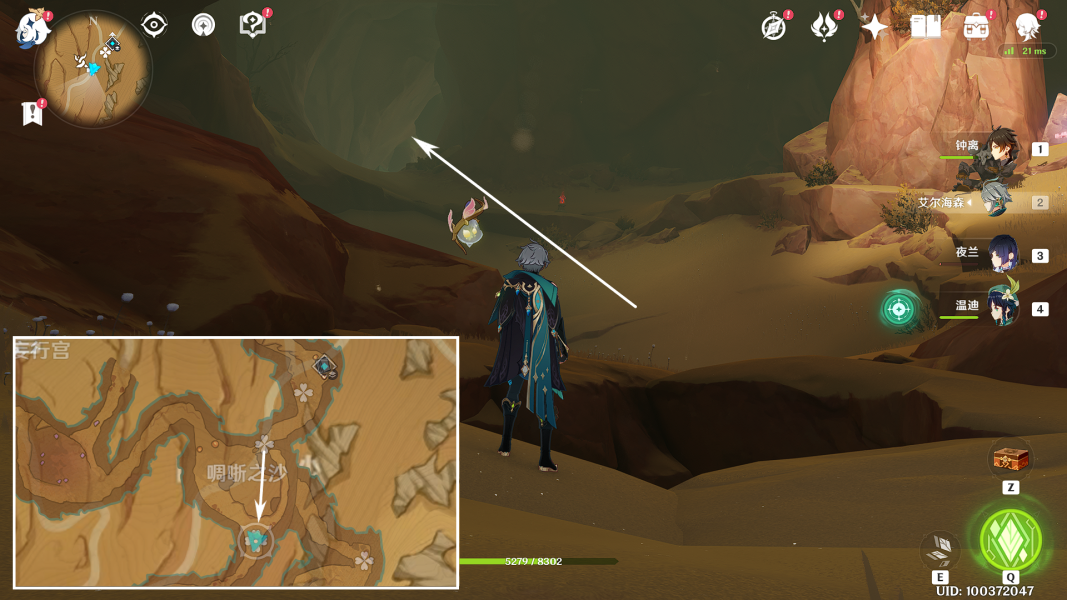Use the treasure chest gadget

[1010, 460]
